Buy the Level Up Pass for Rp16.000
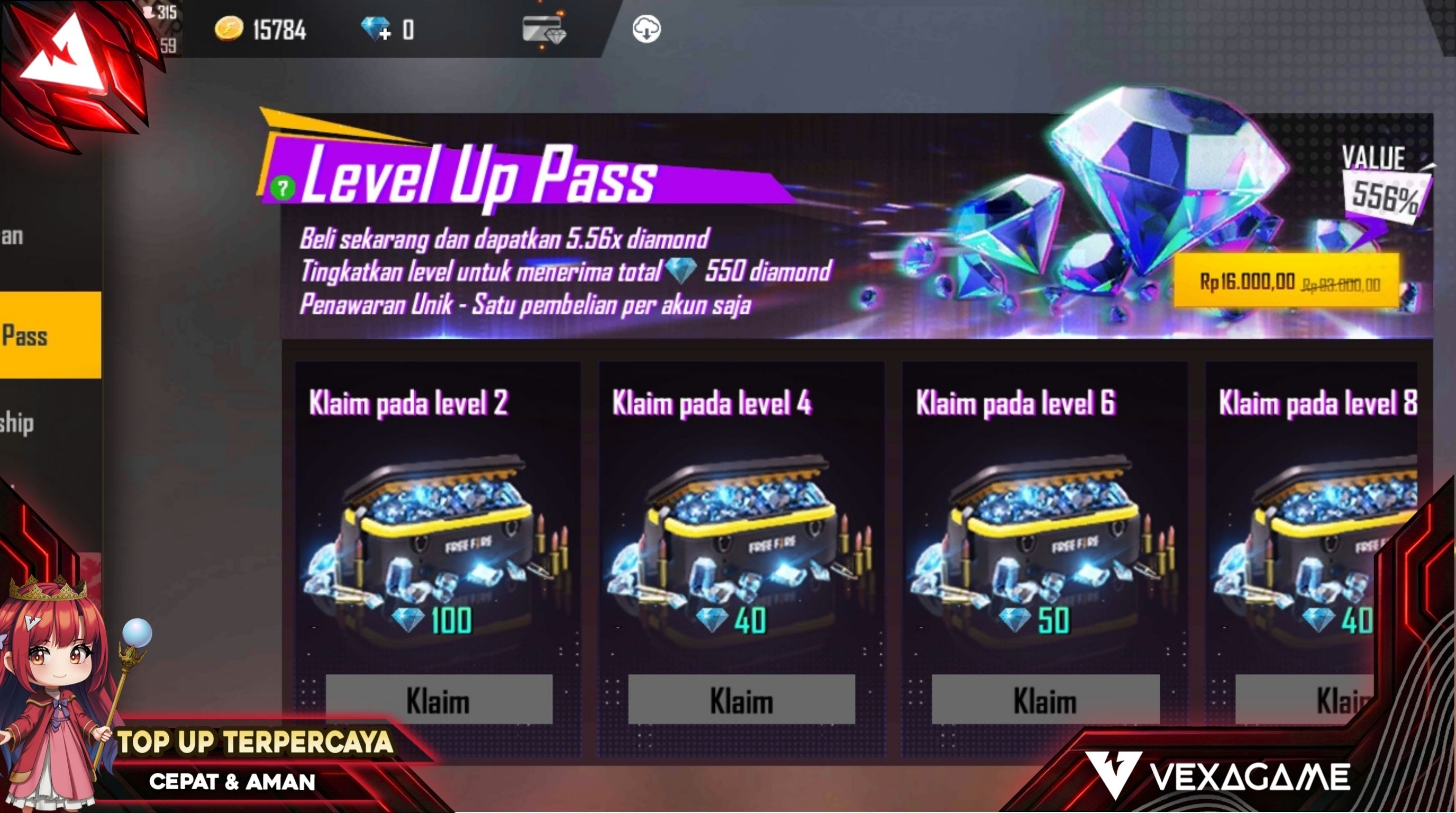This screenshot has height=813, width=1456. [1287, 282]
